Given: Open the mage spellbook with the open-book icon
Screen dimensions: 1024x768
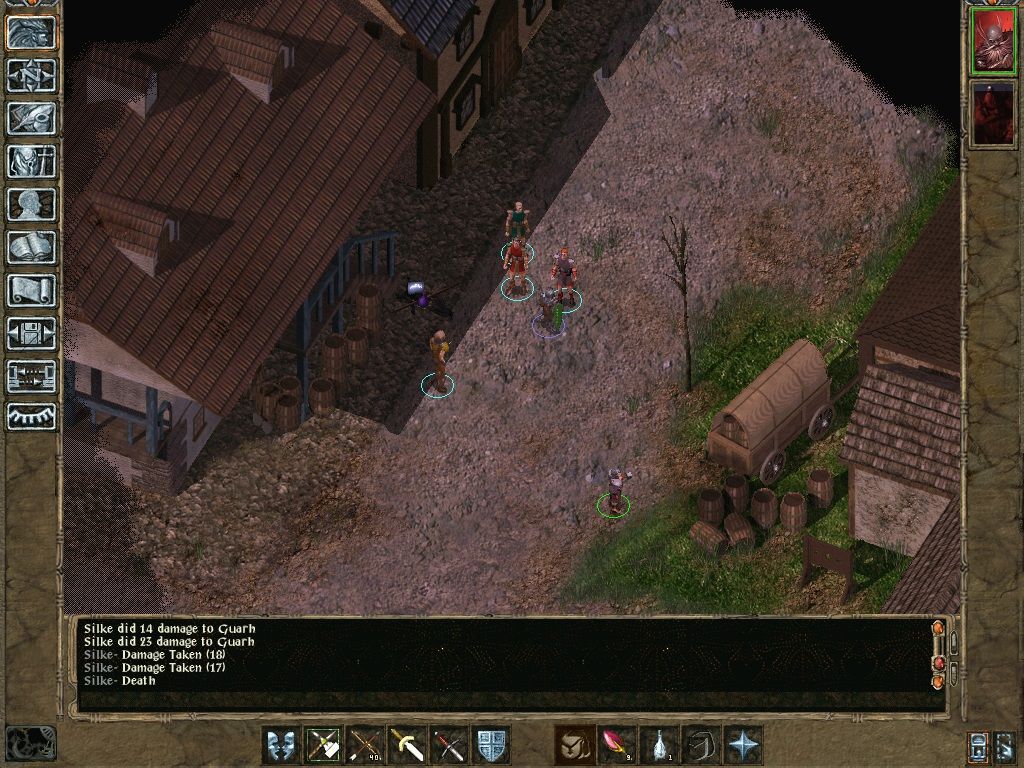Looking at the screenshot, I should coord(31,247).
